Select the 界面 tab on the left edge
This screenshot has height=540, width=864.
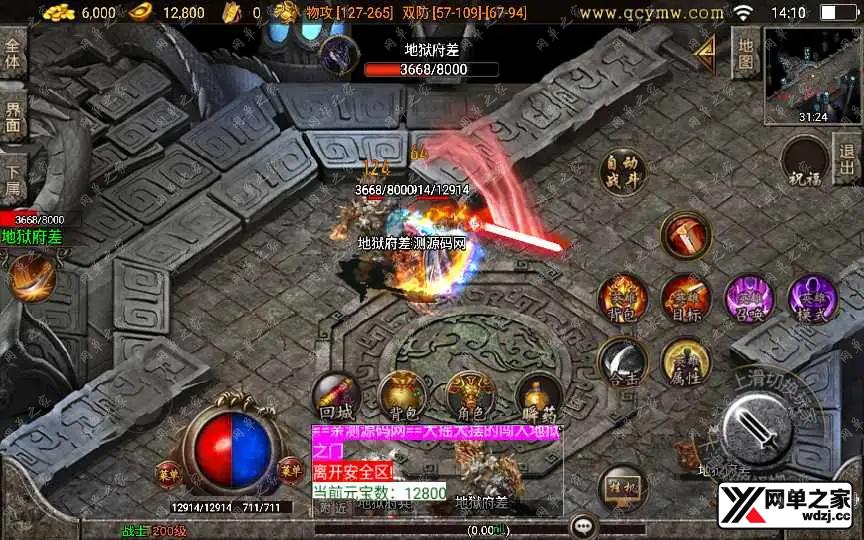click(x=13, y=115)
